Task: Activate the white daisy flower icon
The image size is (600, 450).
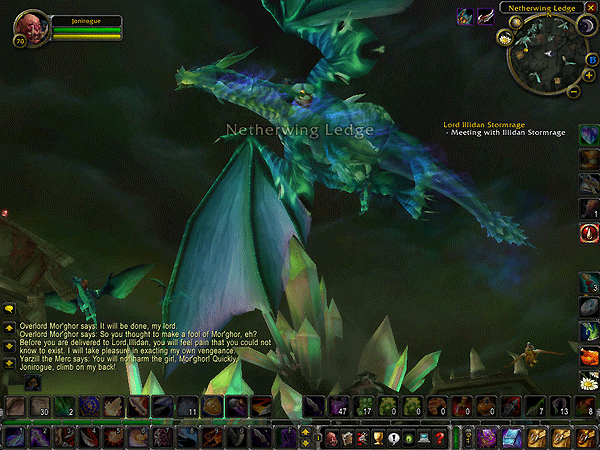Action: point(588,378)
